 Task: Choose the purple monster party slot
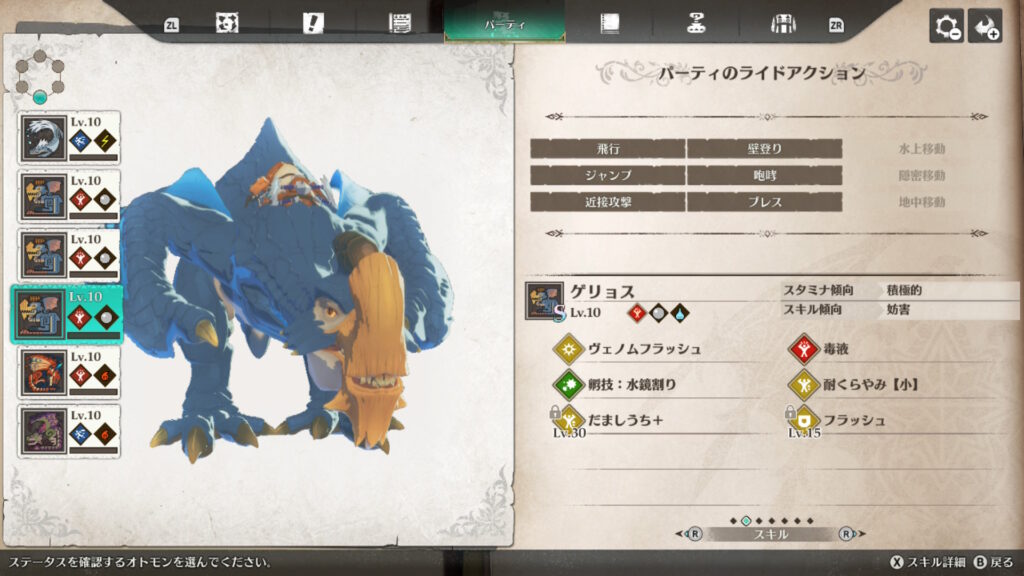[x=69, y=431]
